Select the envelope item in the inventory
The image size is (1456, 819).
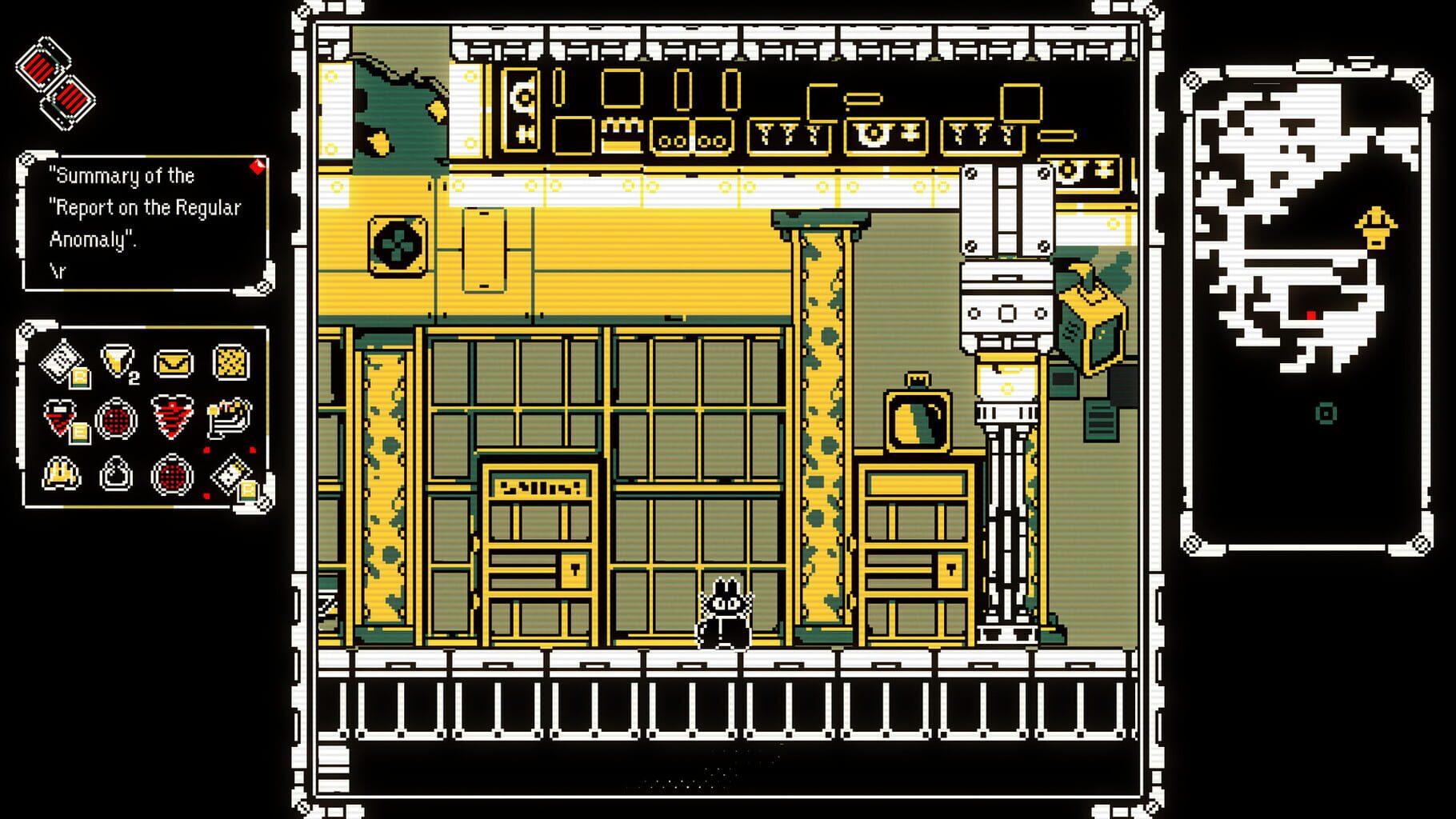pyautogui.click(x=173, y=364)
